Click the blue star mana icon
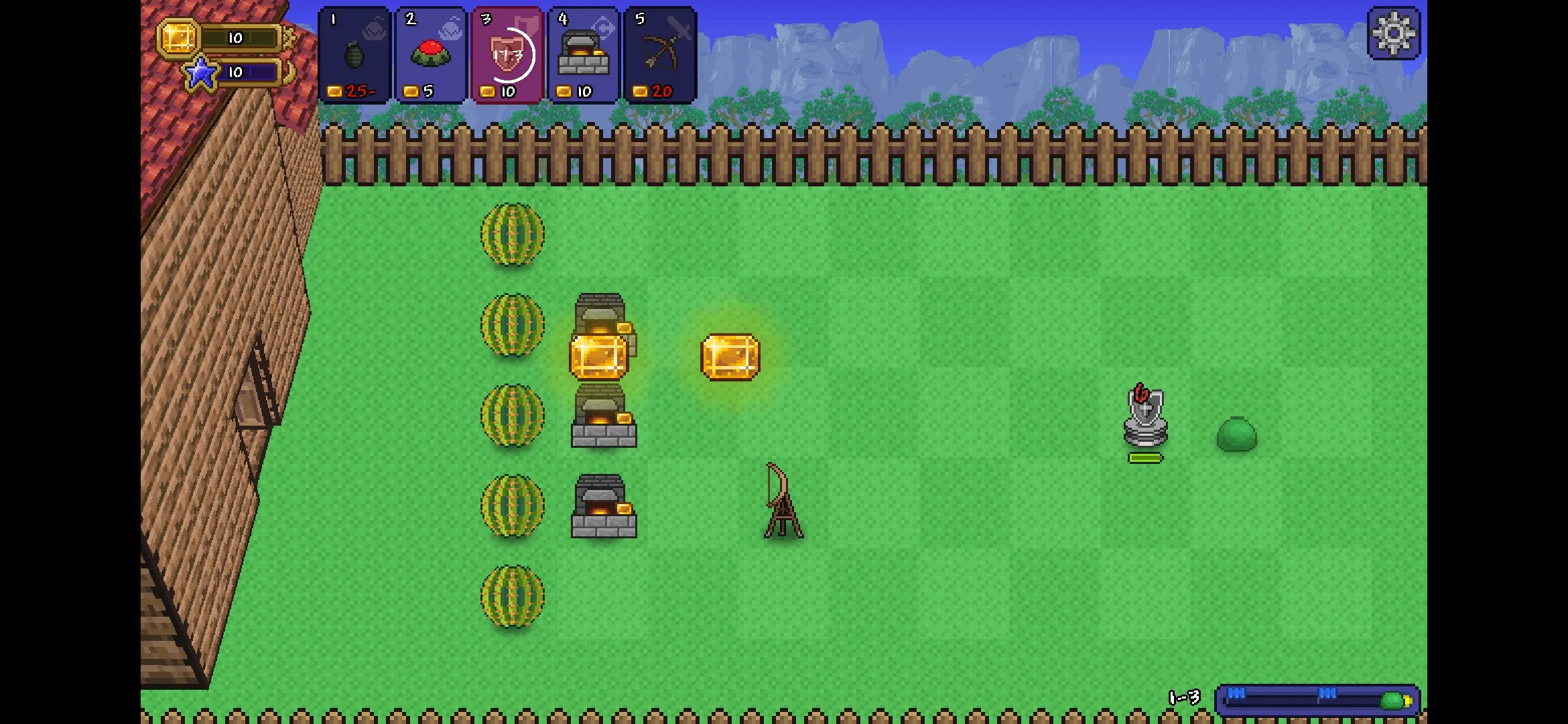This screenshot has width=1568, height=724. [200, 74]
